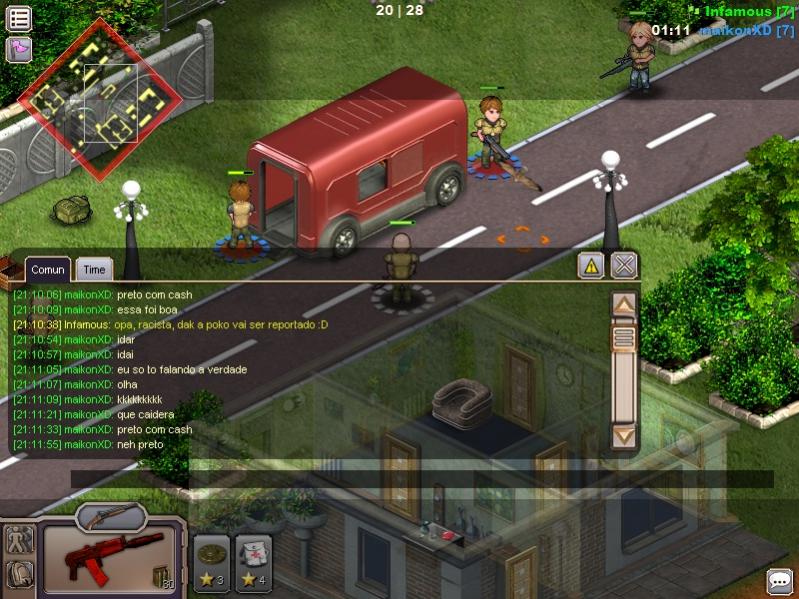Viewport: 799px width, 599px height.
Task: Switch to the Comun chat tab
Action: point(47,270)
